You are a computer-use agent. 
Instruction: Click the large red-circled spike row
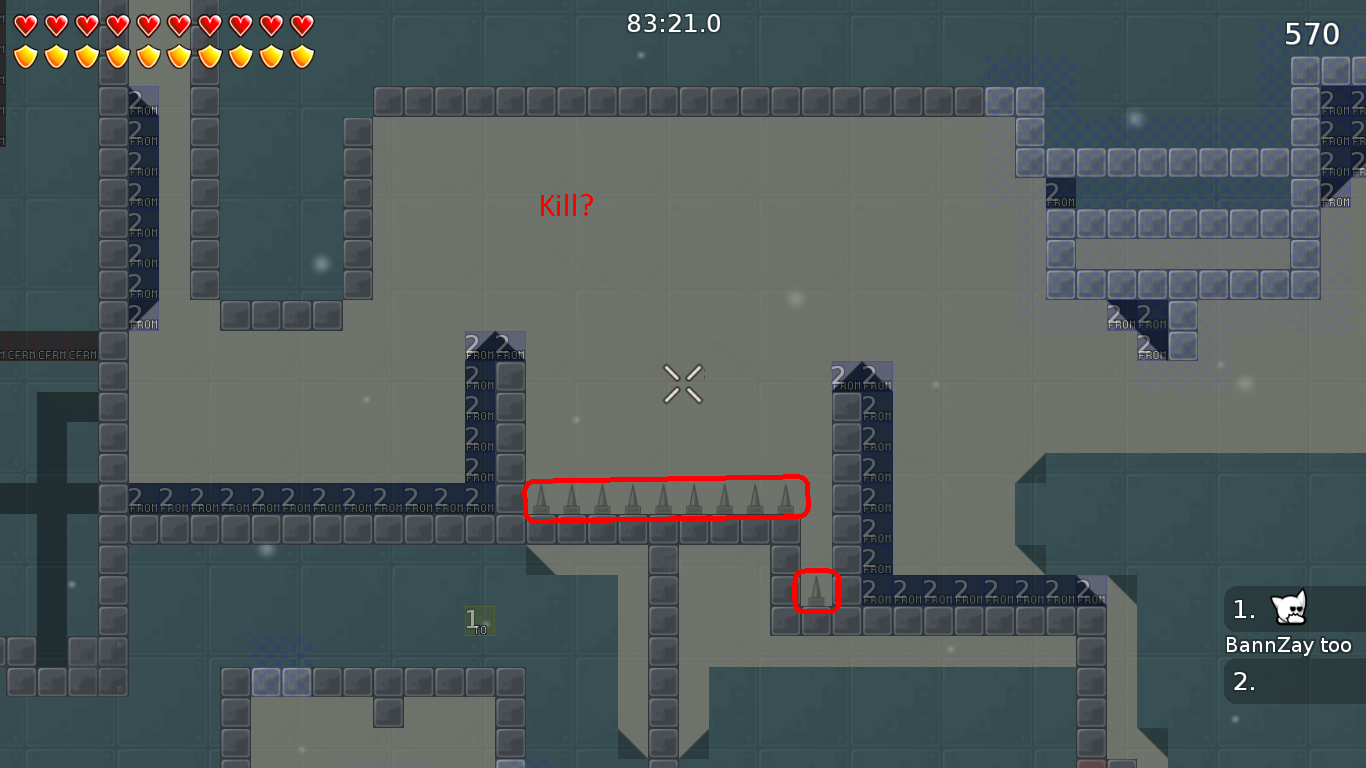pyautogui.click(x=666, y=498)
